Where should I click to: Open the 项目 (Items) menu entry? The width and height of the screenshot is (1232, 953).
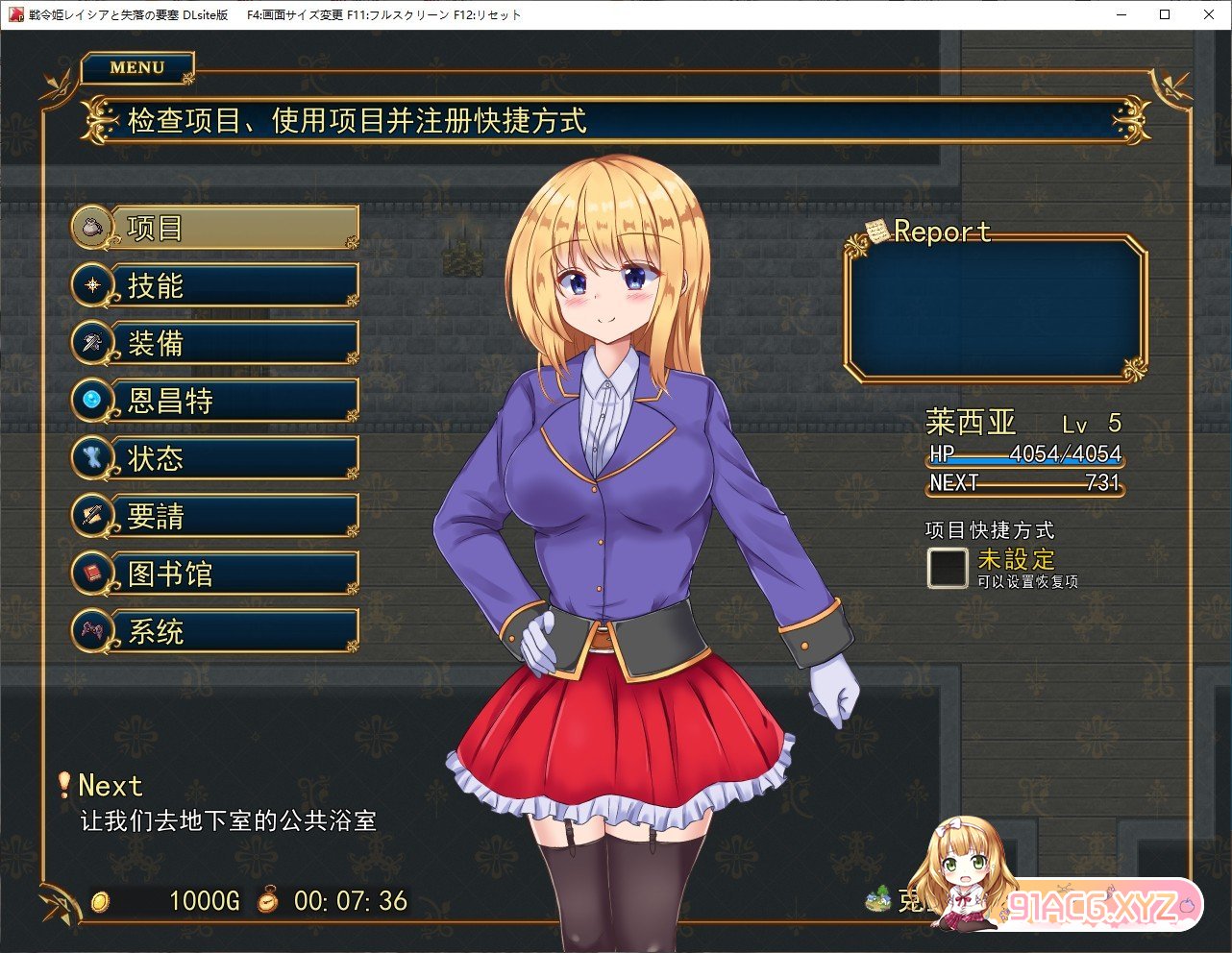tap(215, 228)
